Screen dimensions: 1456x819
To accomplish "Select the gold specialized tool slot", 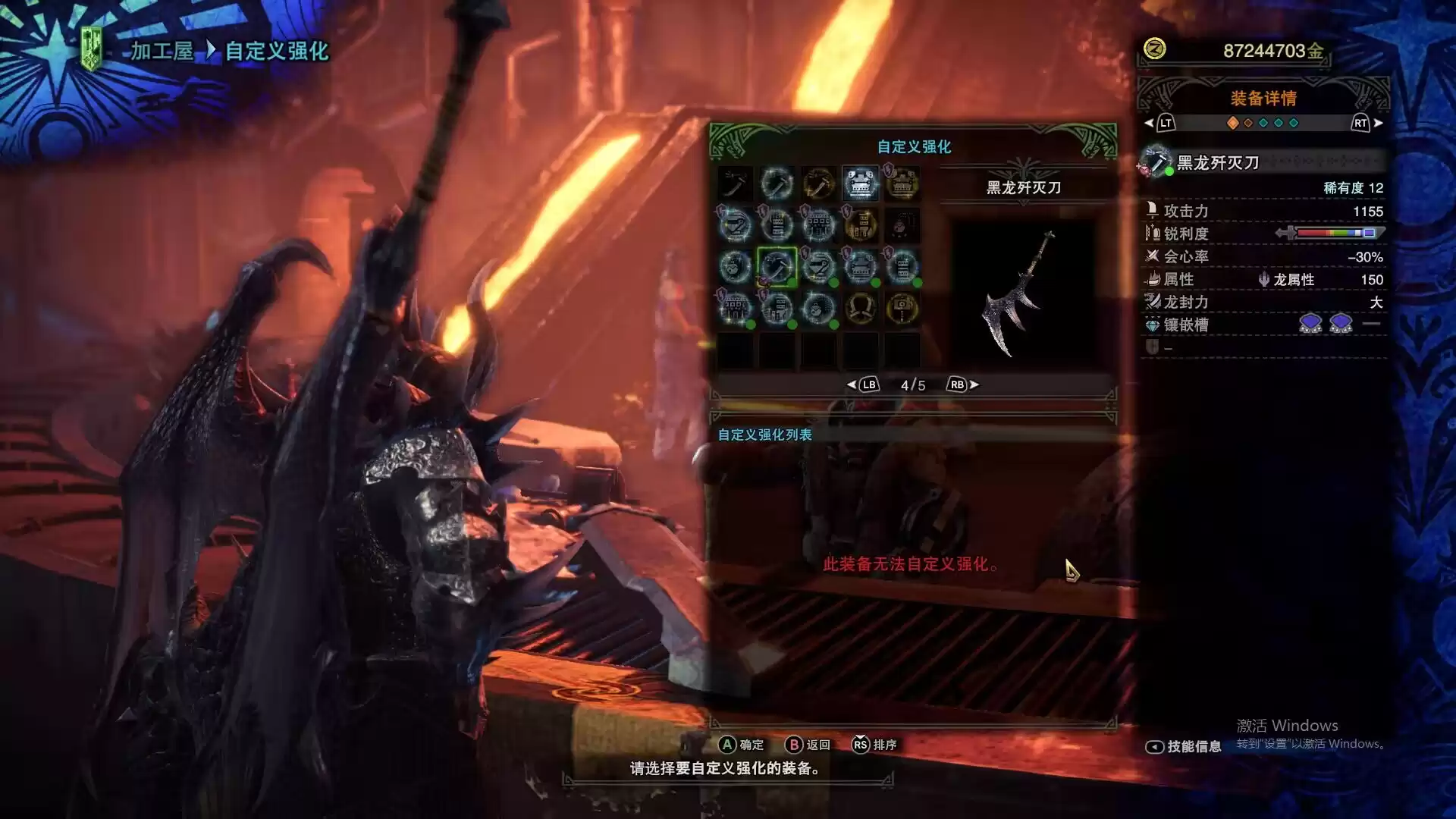I will pyautogui.click(x=902, y=309).
